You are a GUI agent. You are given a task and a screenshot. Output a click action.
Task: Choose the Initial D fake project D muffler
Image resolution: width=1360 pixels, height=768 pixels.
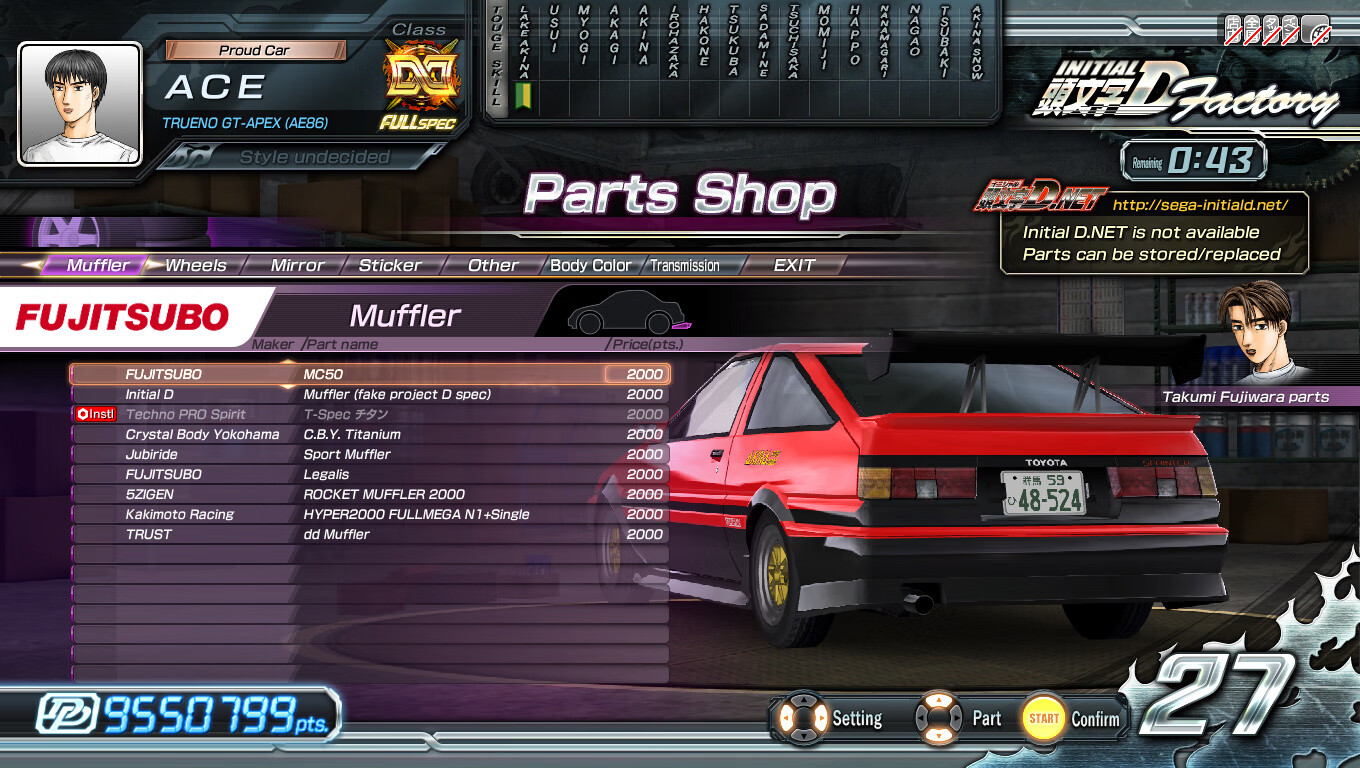tap(370, 394)
